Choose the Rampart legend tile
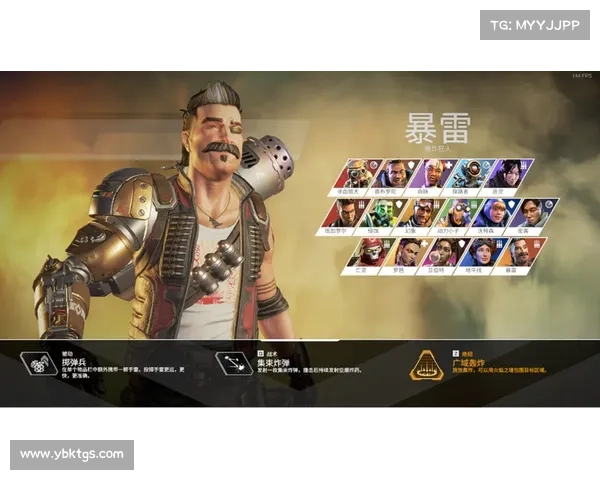The height and width of the screenshot is (480, 600). (x=440, y=252)
